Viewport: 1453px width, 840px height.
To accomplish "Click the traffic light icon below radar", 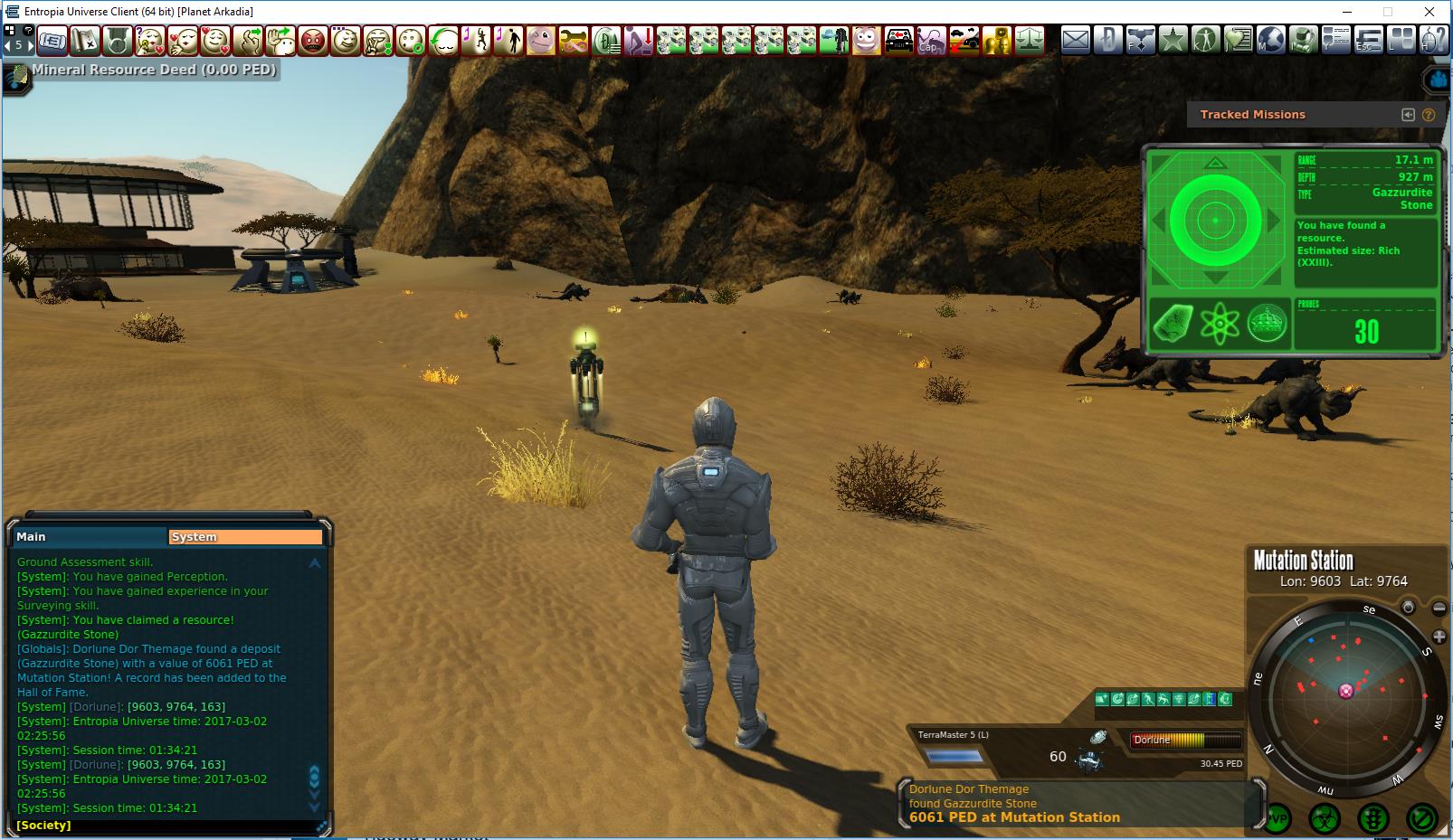I will tap(1373, 819).
